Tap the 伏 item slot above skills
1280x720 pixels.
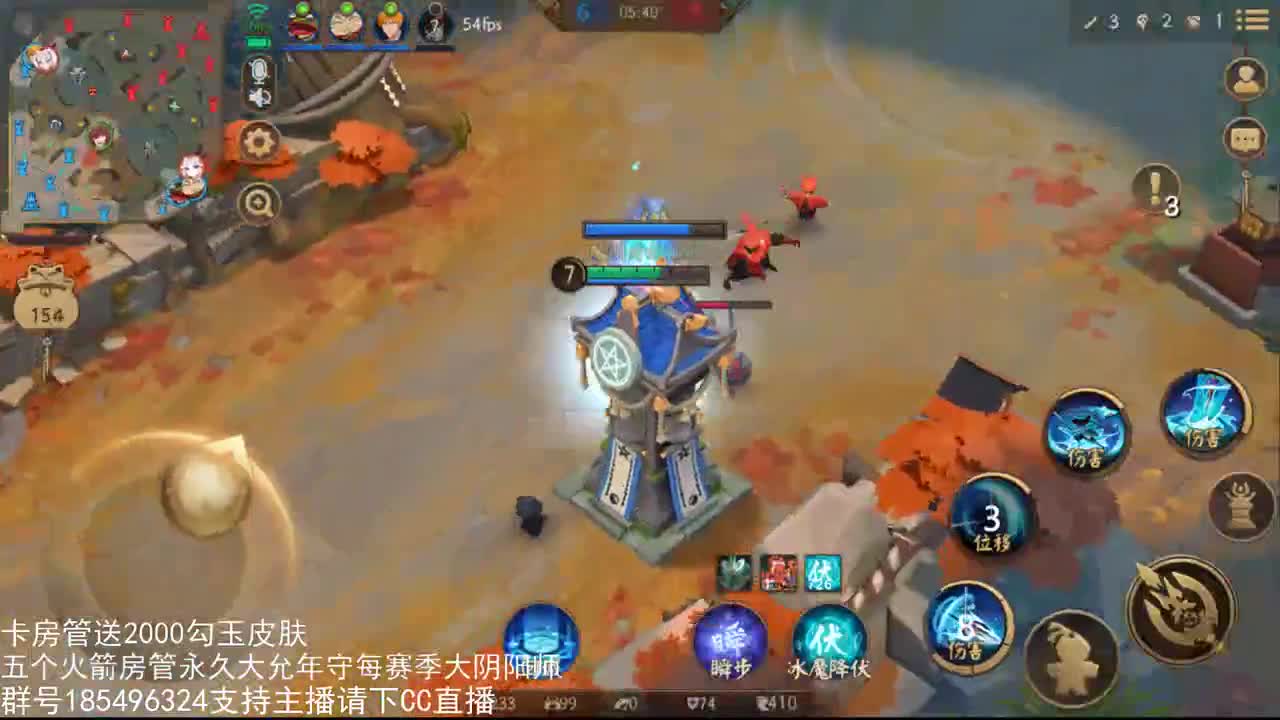pyautogui.click(x=820, y=572)
